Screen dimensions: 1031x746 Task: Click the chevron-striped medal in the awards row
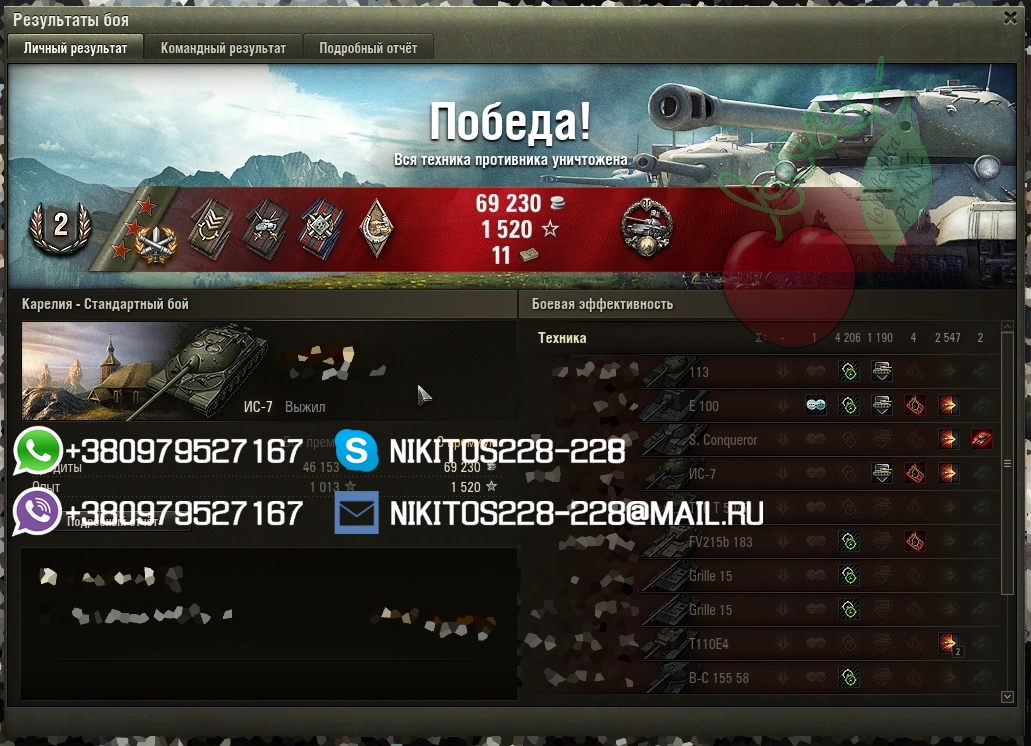click(212, 227)
